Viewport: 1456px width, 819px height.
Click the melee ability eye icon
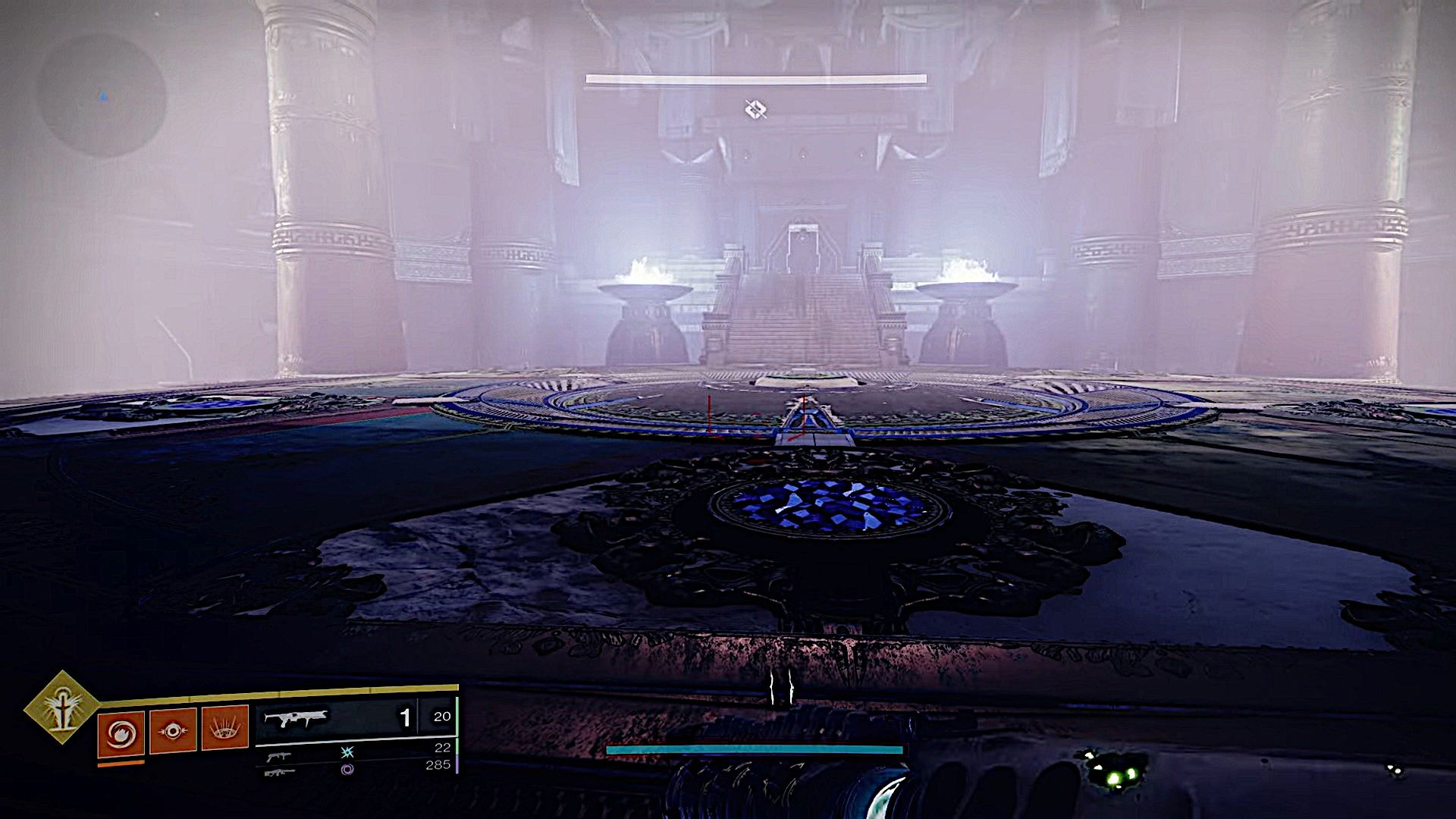coord(172,729)
